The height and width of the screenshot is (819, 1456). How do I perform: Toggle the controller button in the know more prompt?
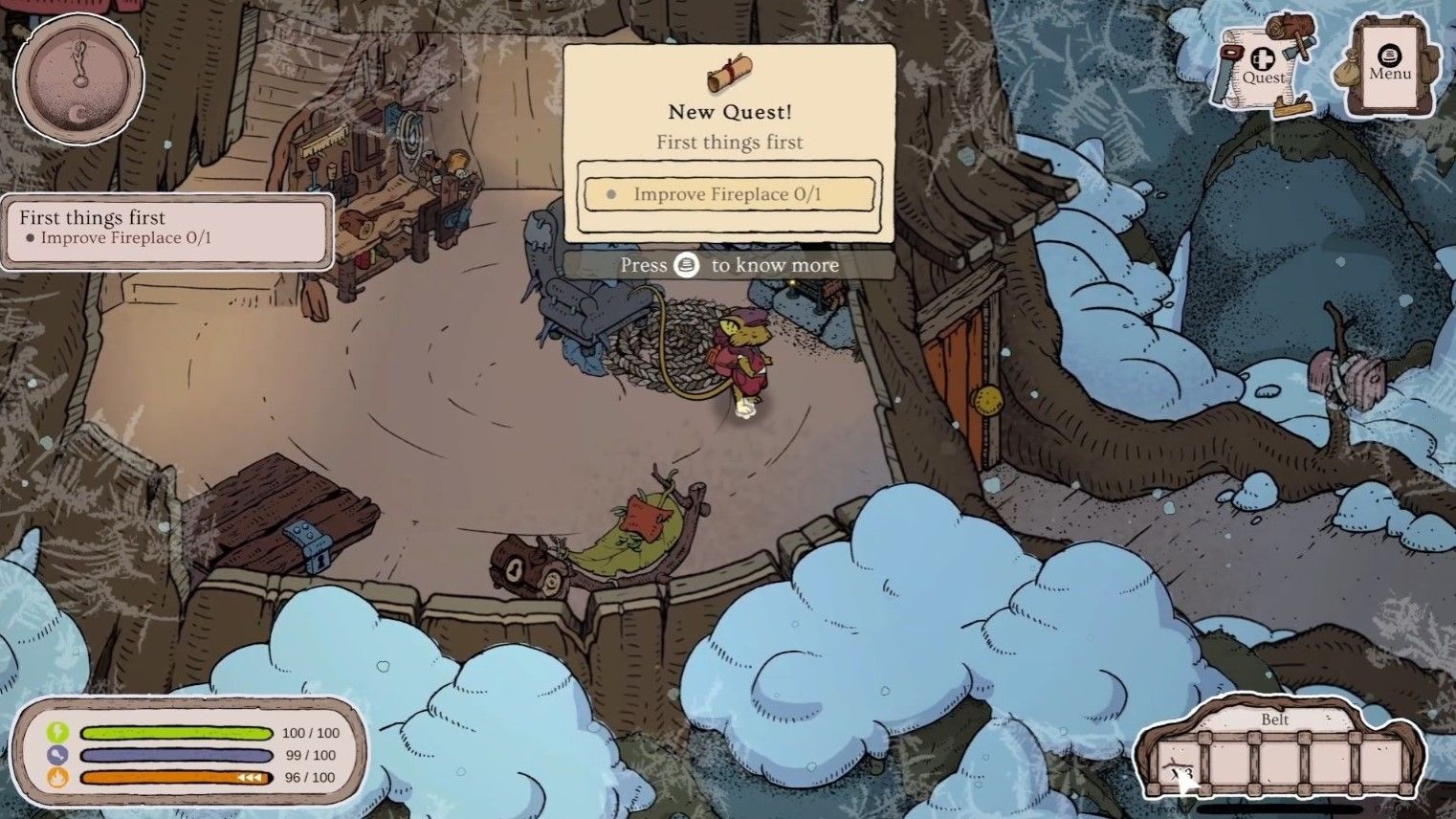point(688,265)
